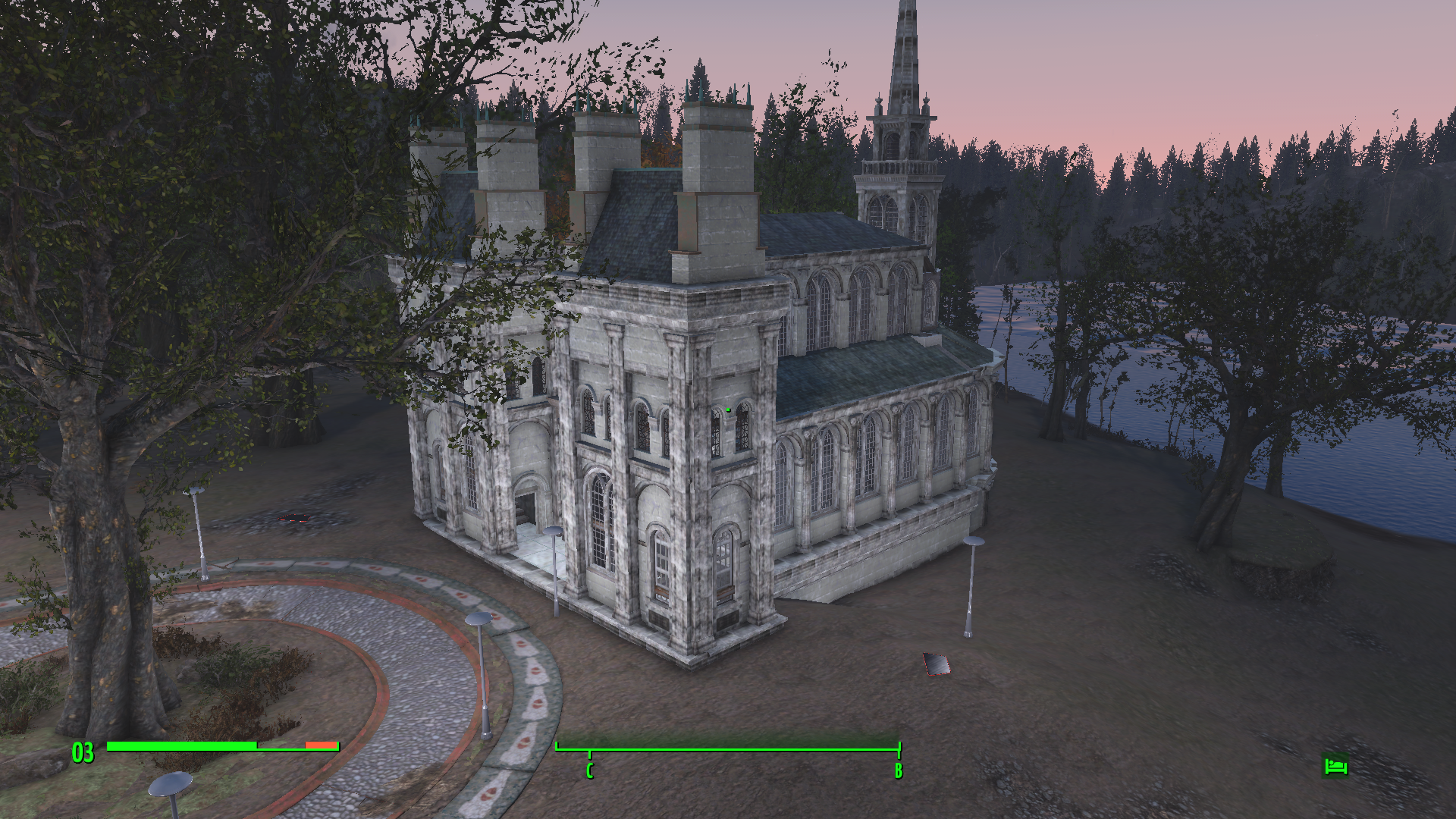Select the B marker on the compass
The height and width of the screenshot is (819, 1456).
(x=898, y=770)
